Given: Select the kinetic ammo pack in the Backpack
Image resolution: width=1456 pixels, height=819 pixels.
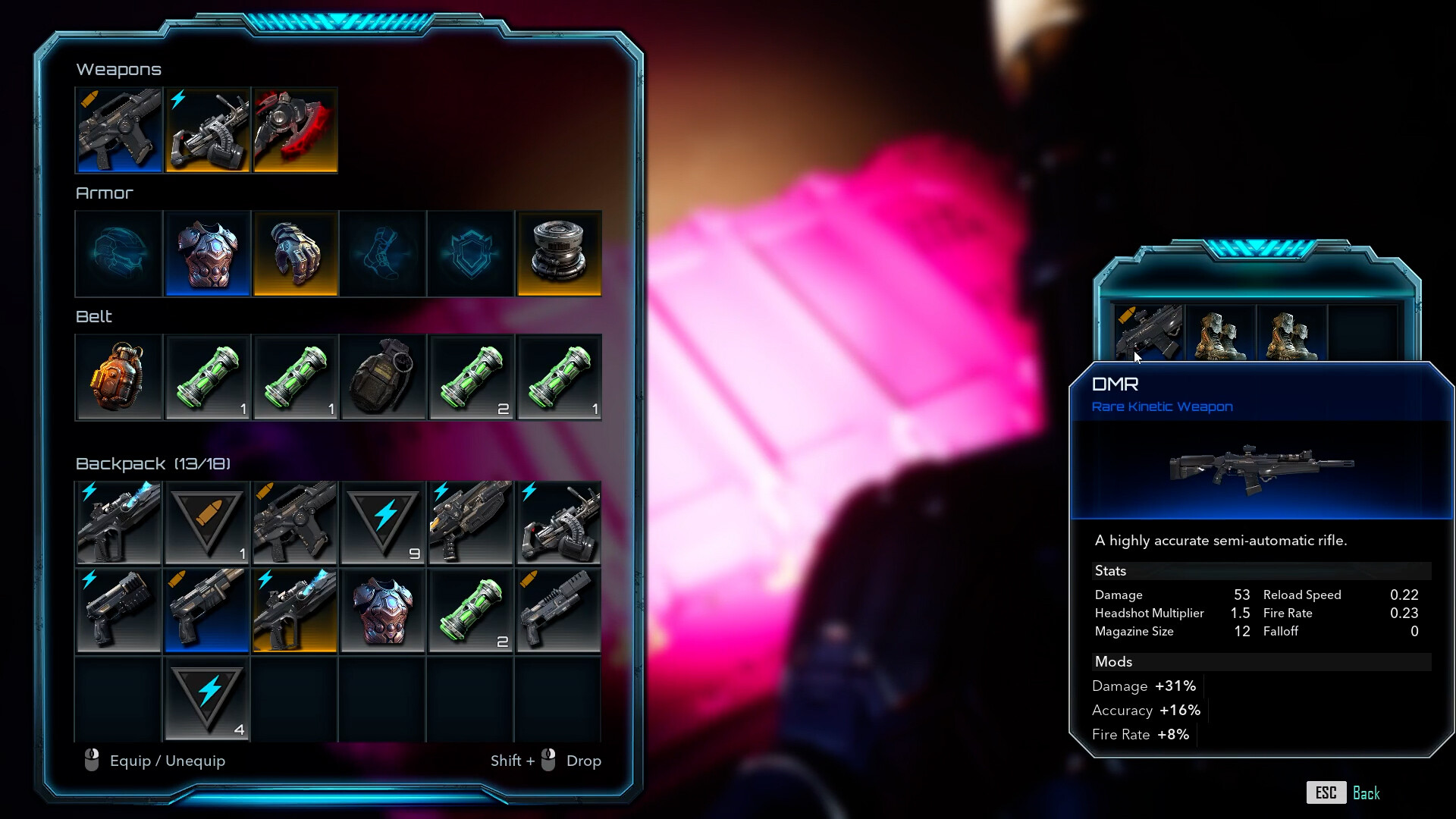Looking at the screenshot, I should pos(207,523).
